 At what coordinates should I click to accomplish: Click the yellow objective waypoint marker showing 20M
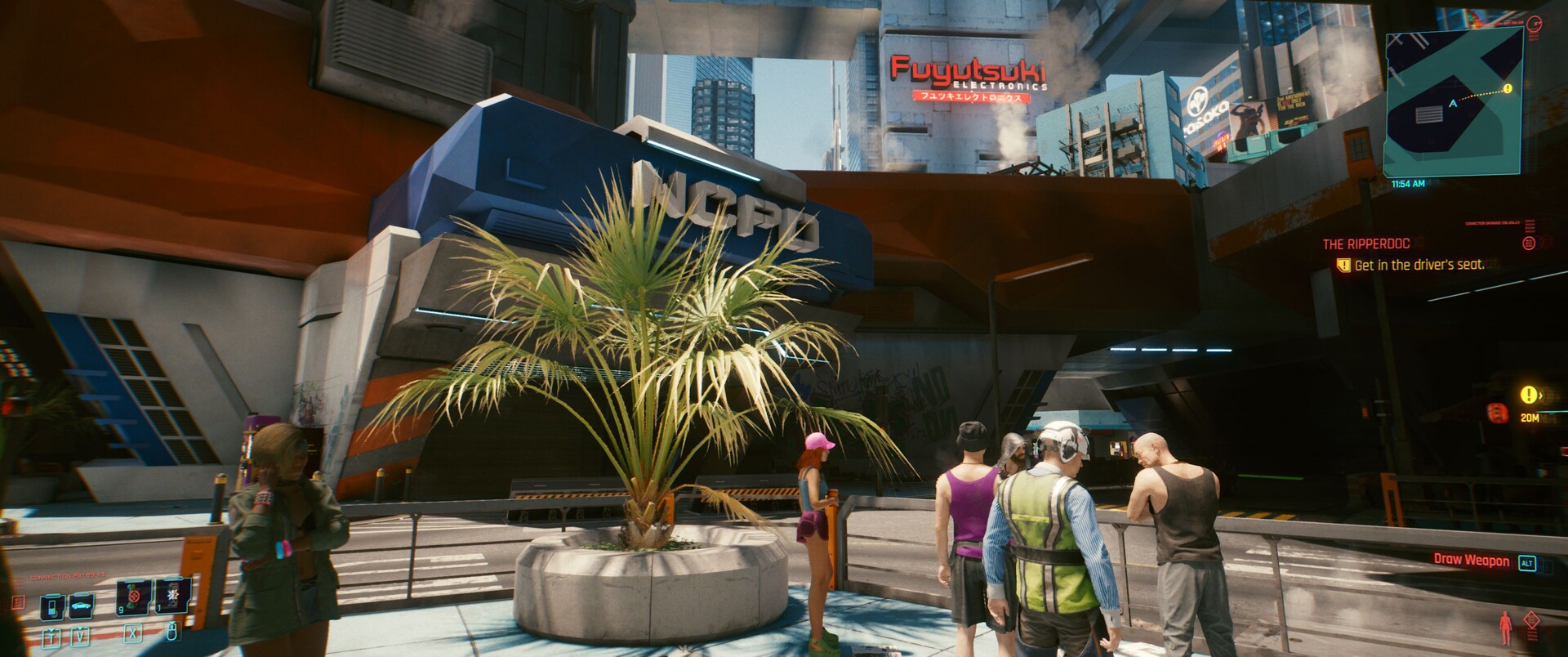1527,396
